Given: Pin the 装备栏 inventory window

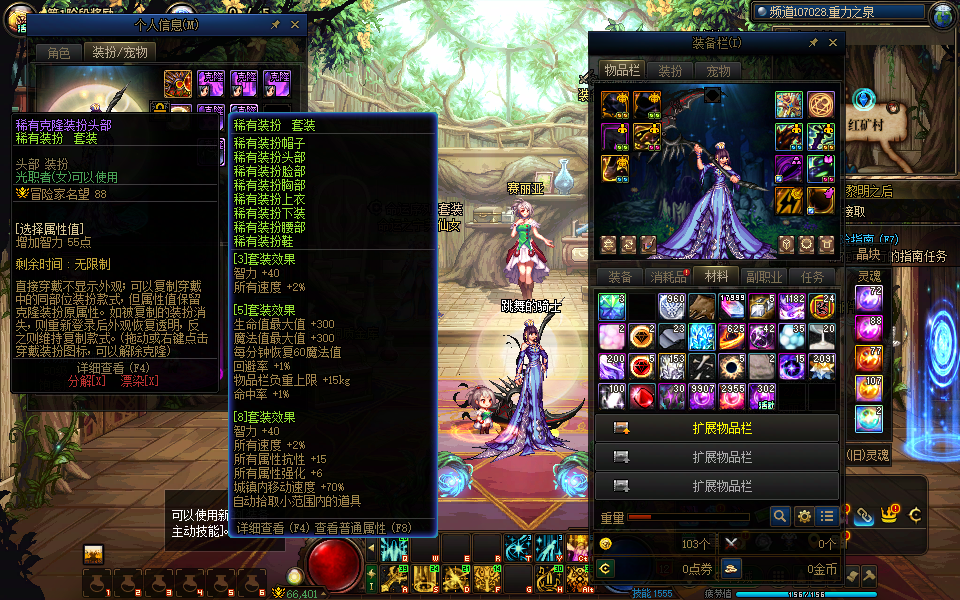Looking at the screenshot, I should tap(814, 43).
